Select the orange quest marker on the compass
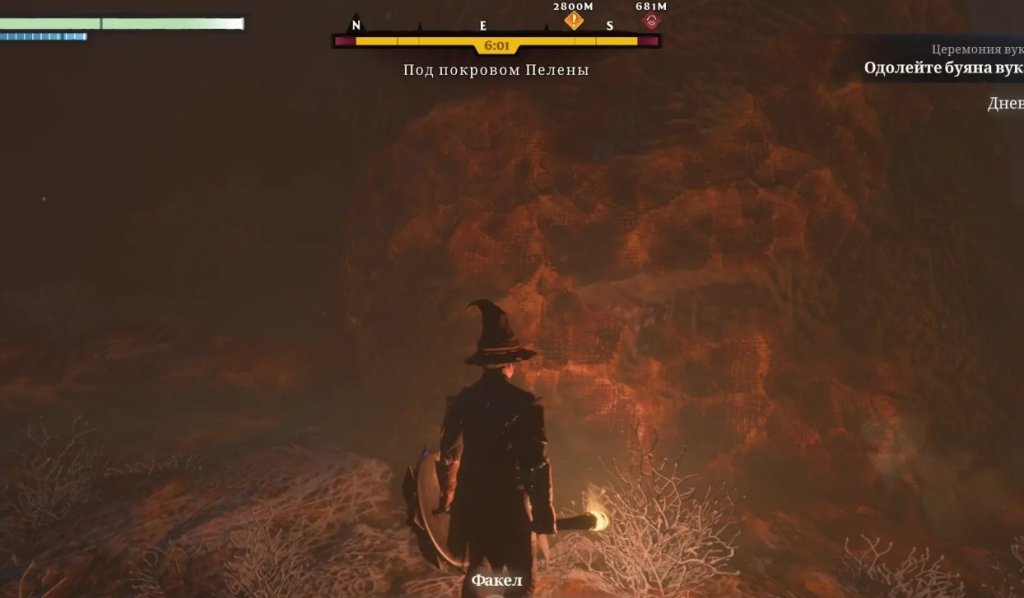1024x598 pixels. [x=573, y=20]
